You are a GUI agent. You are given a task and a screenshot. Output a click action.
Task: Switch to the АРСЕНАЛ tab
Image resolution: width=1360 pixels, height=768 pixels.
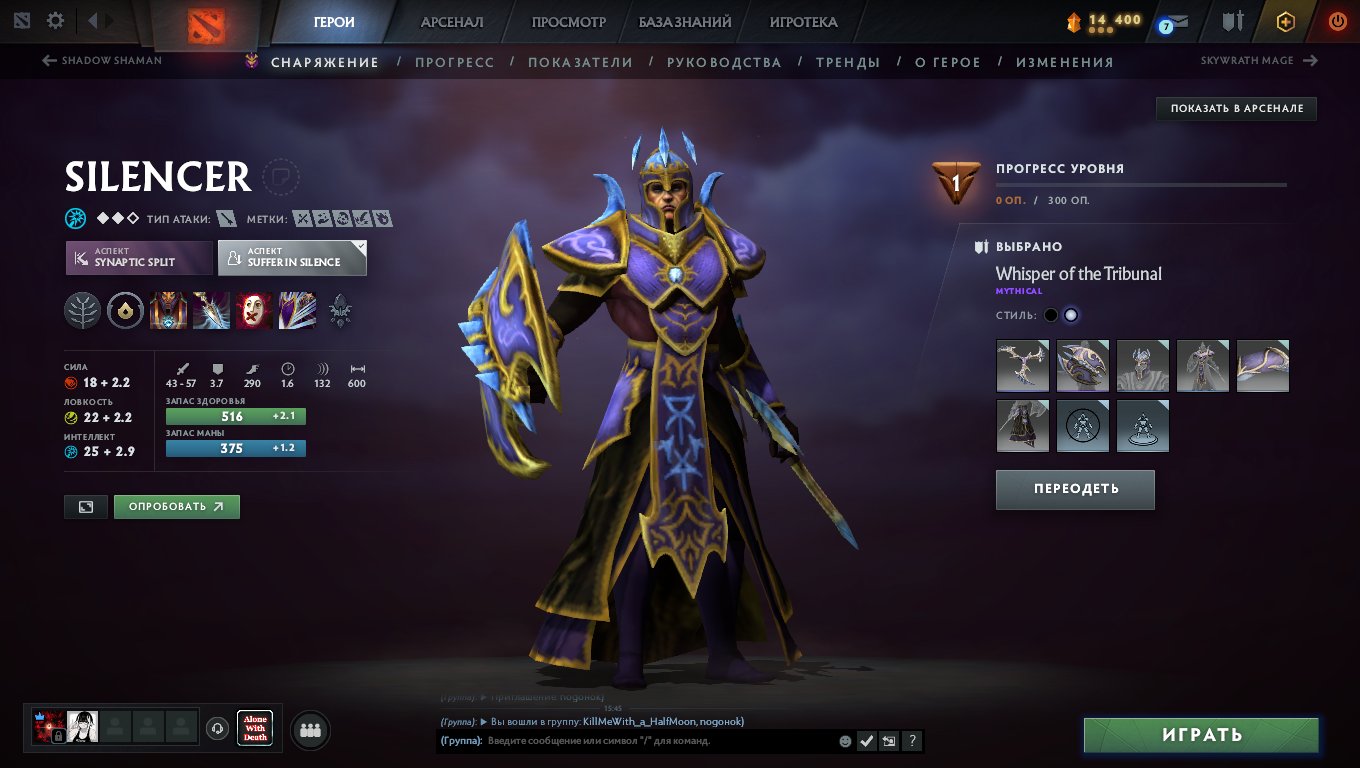[451, 21]
